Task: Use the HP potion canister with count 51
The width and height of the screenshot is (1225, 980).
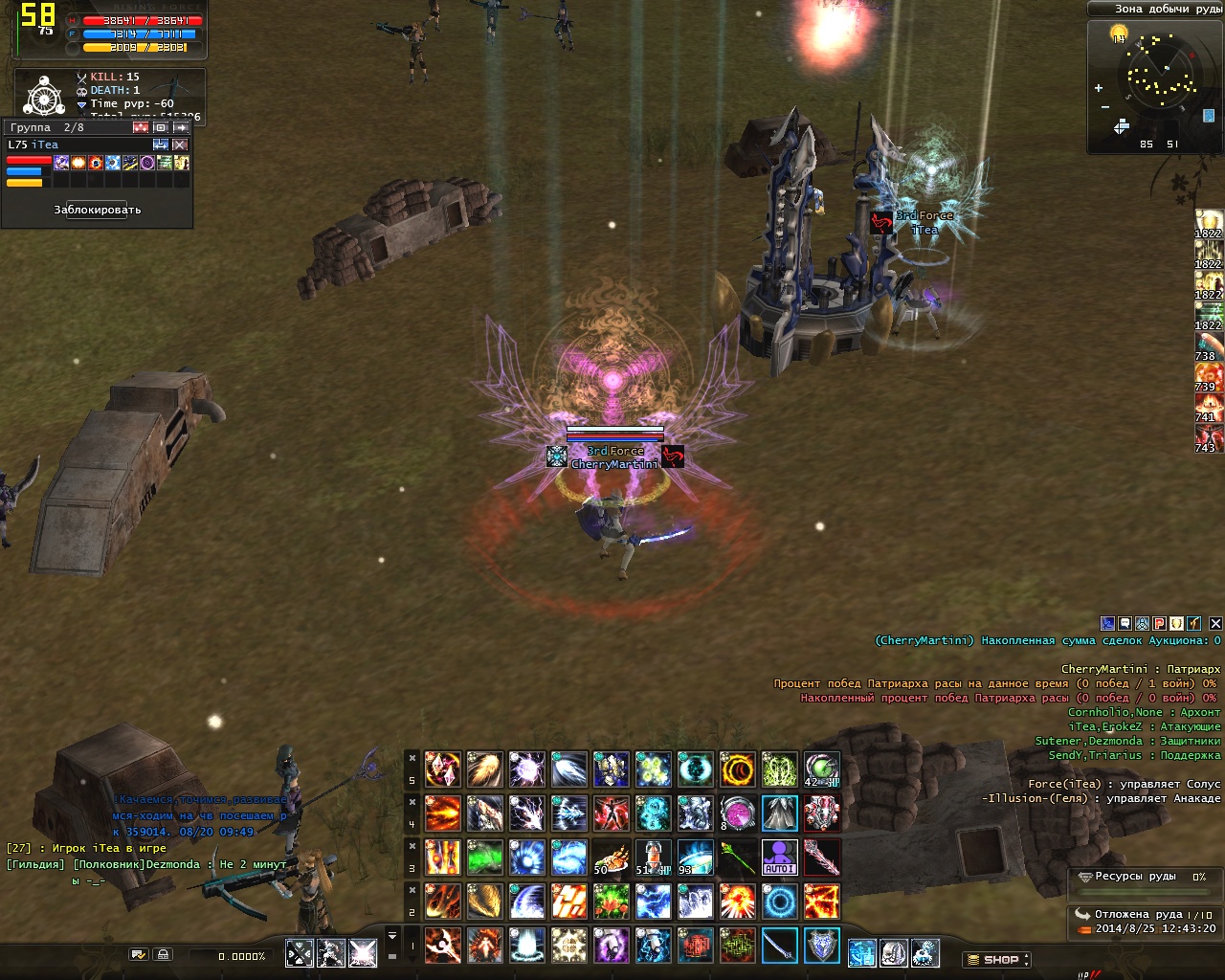Action: point(653,857)
